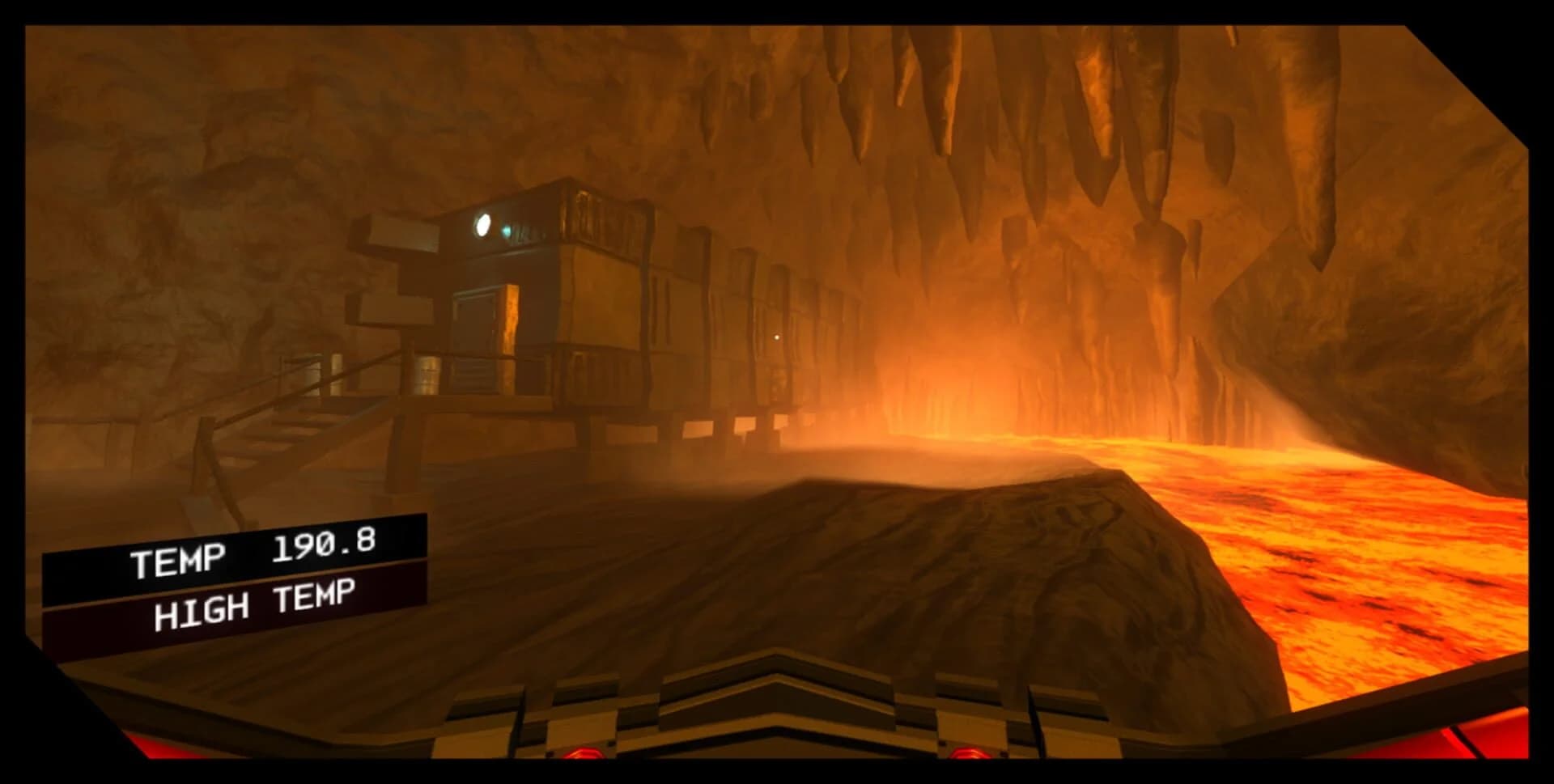1554x784 pixels.
Task: Select the TEMP label on the HUD
Action: 180,558
